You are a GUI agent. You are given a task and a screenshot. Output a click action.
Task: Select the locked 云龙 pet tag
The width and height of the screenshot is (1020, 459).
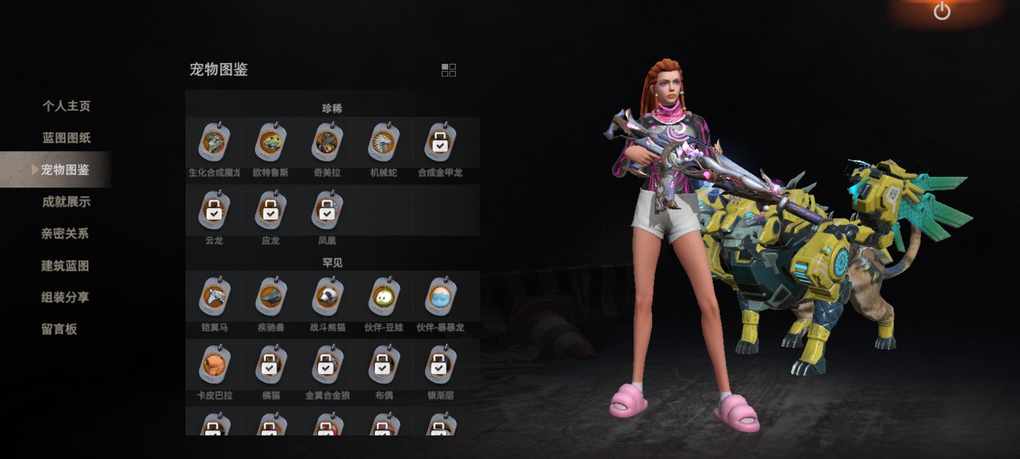214,210
